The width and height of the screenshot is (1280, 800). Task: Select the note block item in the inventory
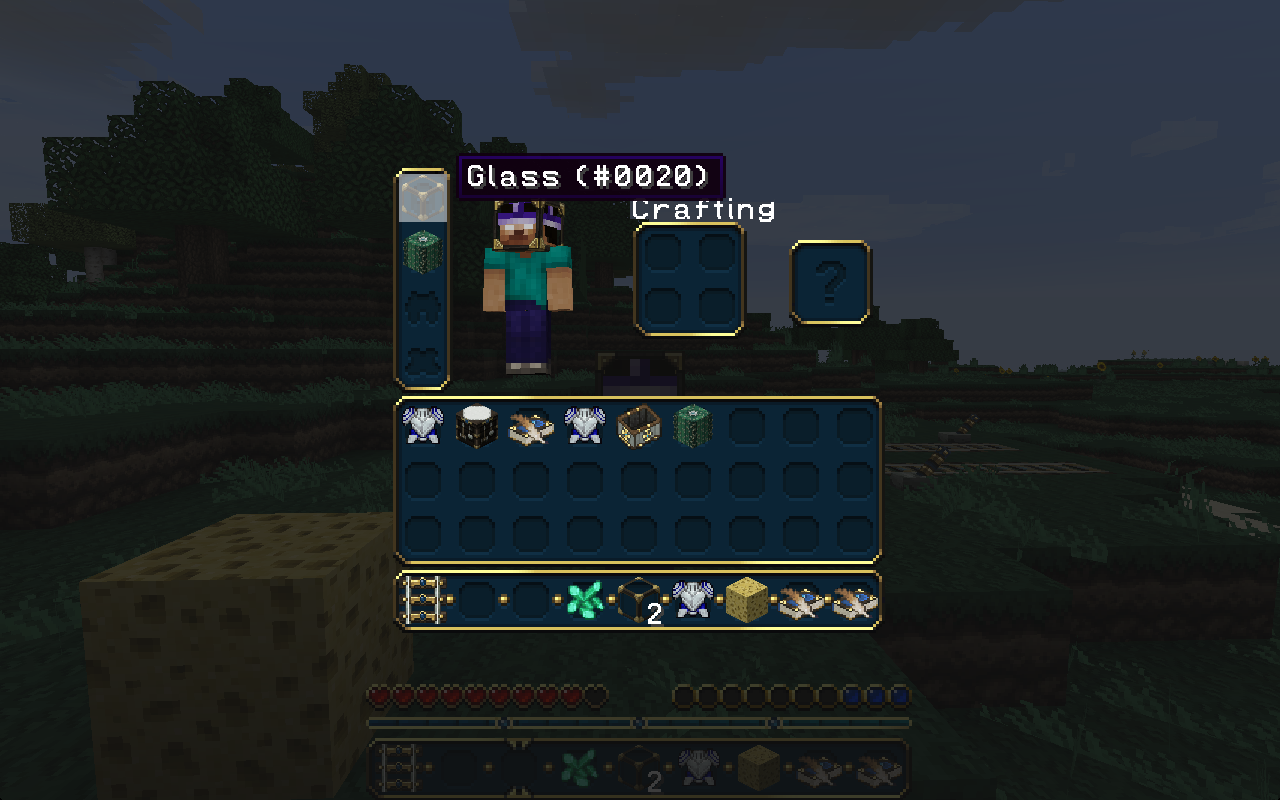(478, 425)
